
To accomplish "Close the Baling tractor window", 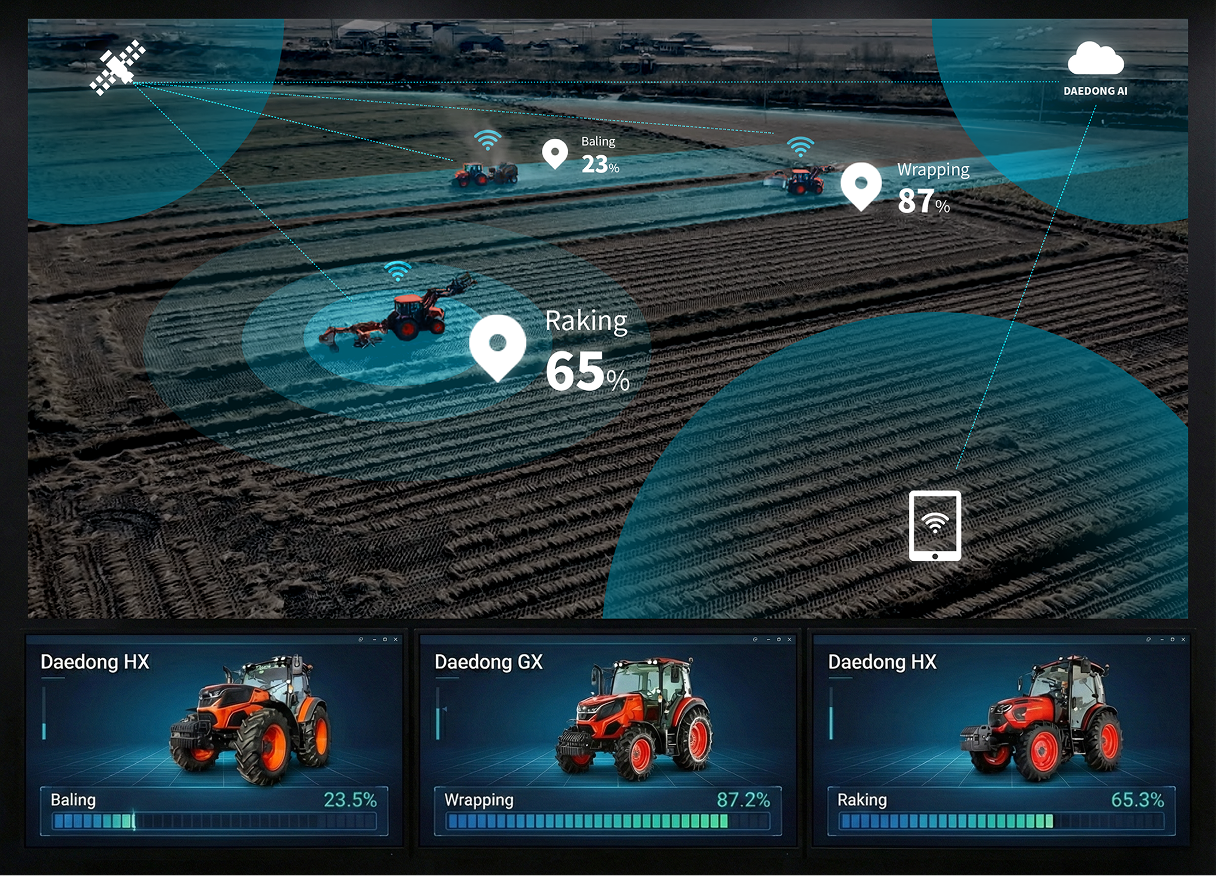I will point(396,638).
